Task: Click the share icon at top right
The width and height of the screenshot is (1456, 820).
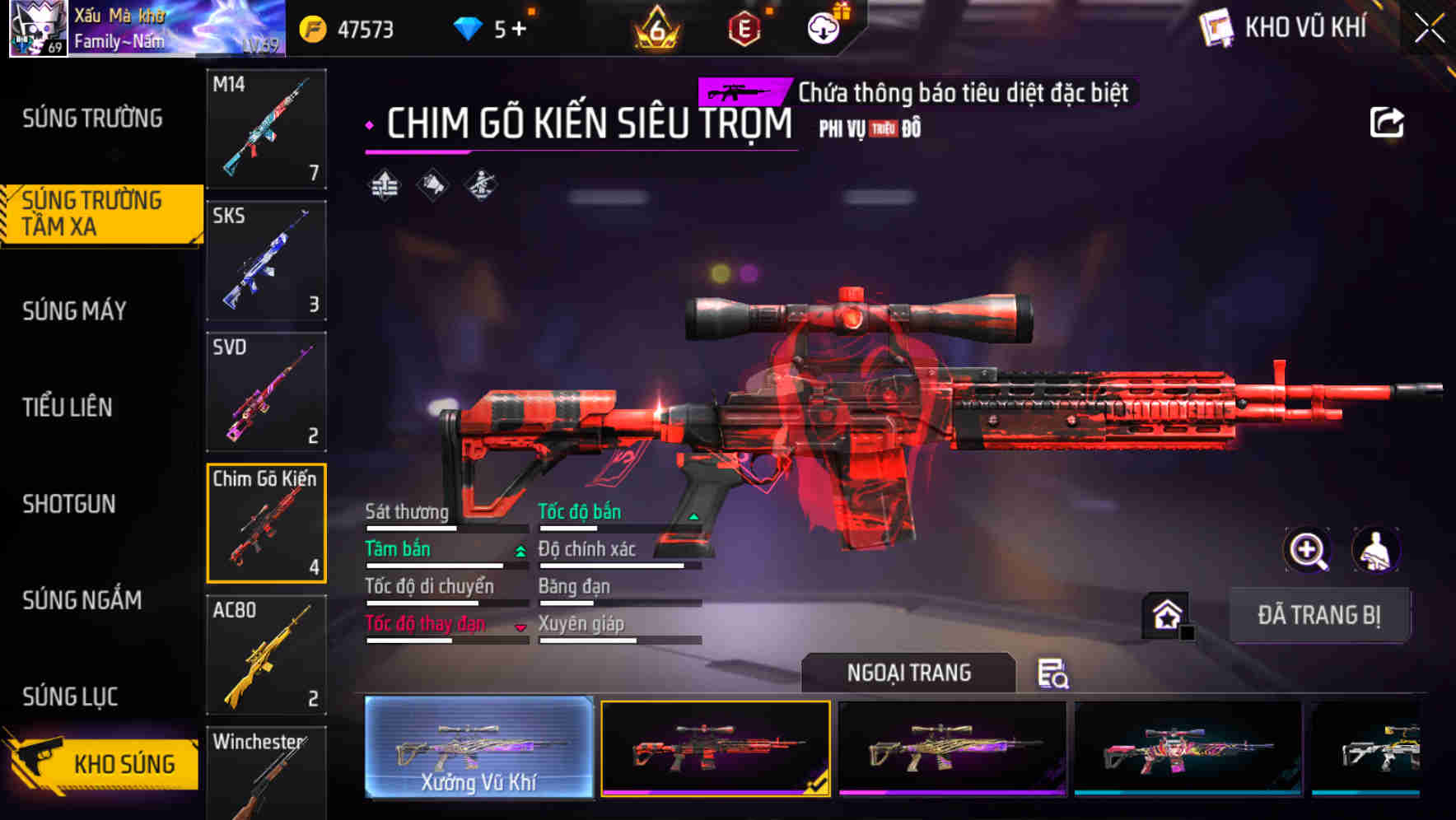Action: [1386, 121]
